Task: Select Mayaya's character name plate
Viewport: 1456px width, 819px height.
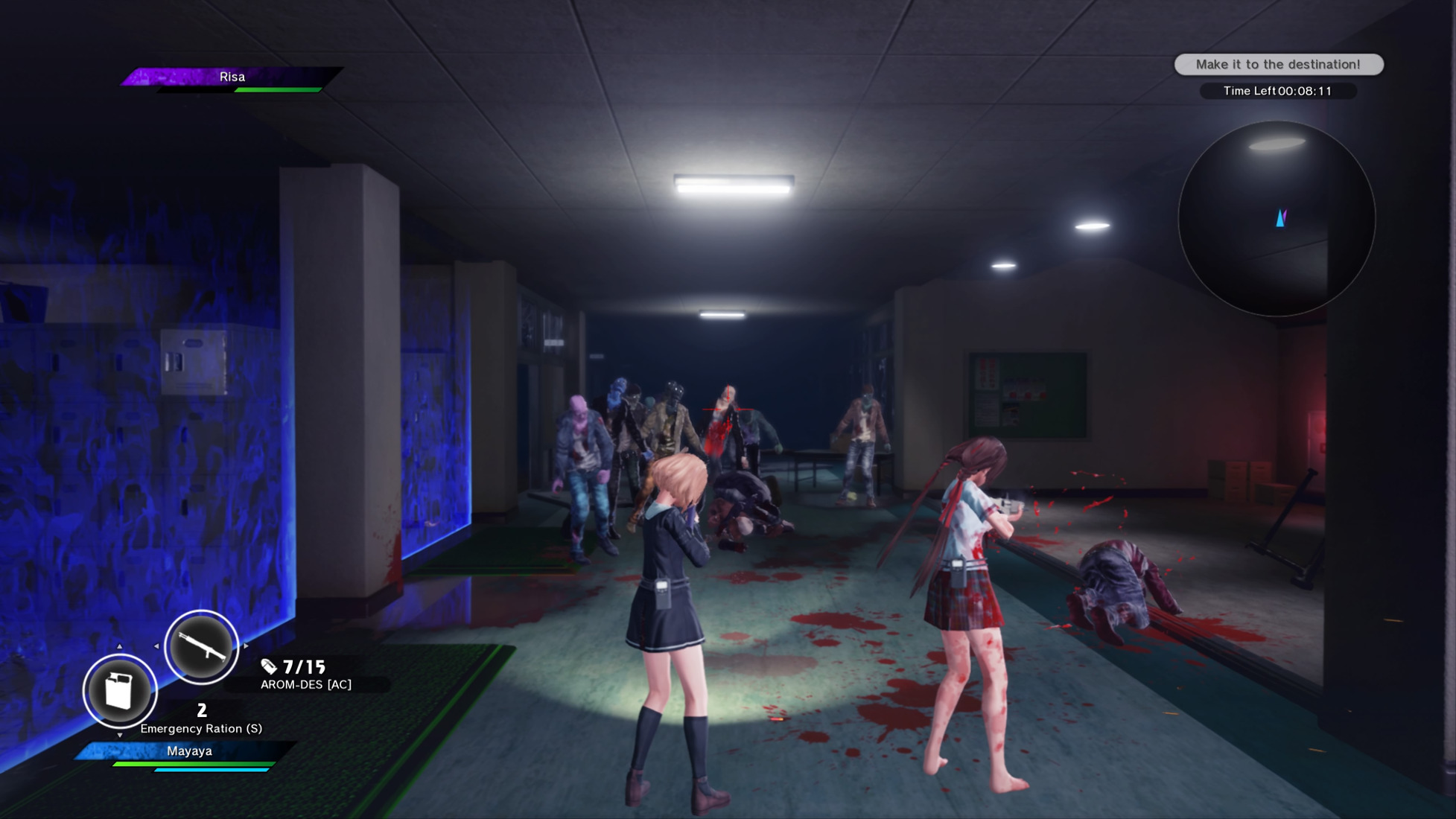Action: [189, 751]
